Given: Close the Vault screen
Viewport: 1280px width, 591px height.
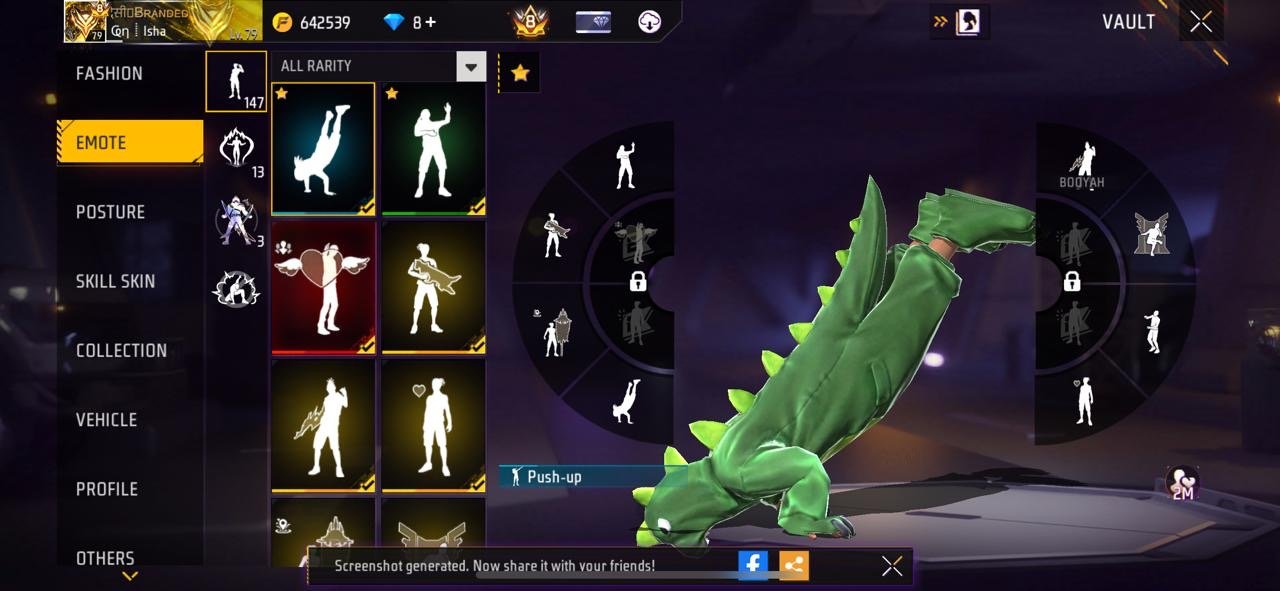Looking at the screenshot, I should point(1201,22).
